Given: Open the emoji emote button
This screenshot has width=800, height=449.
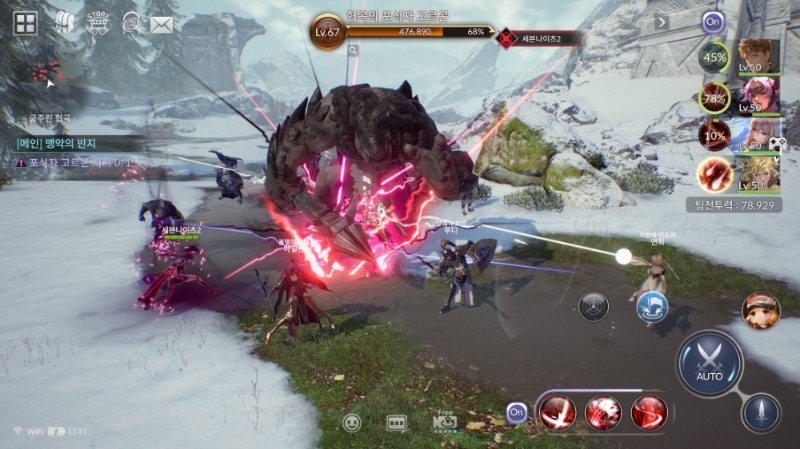Looking at the screenshot, I should (352, 422).
